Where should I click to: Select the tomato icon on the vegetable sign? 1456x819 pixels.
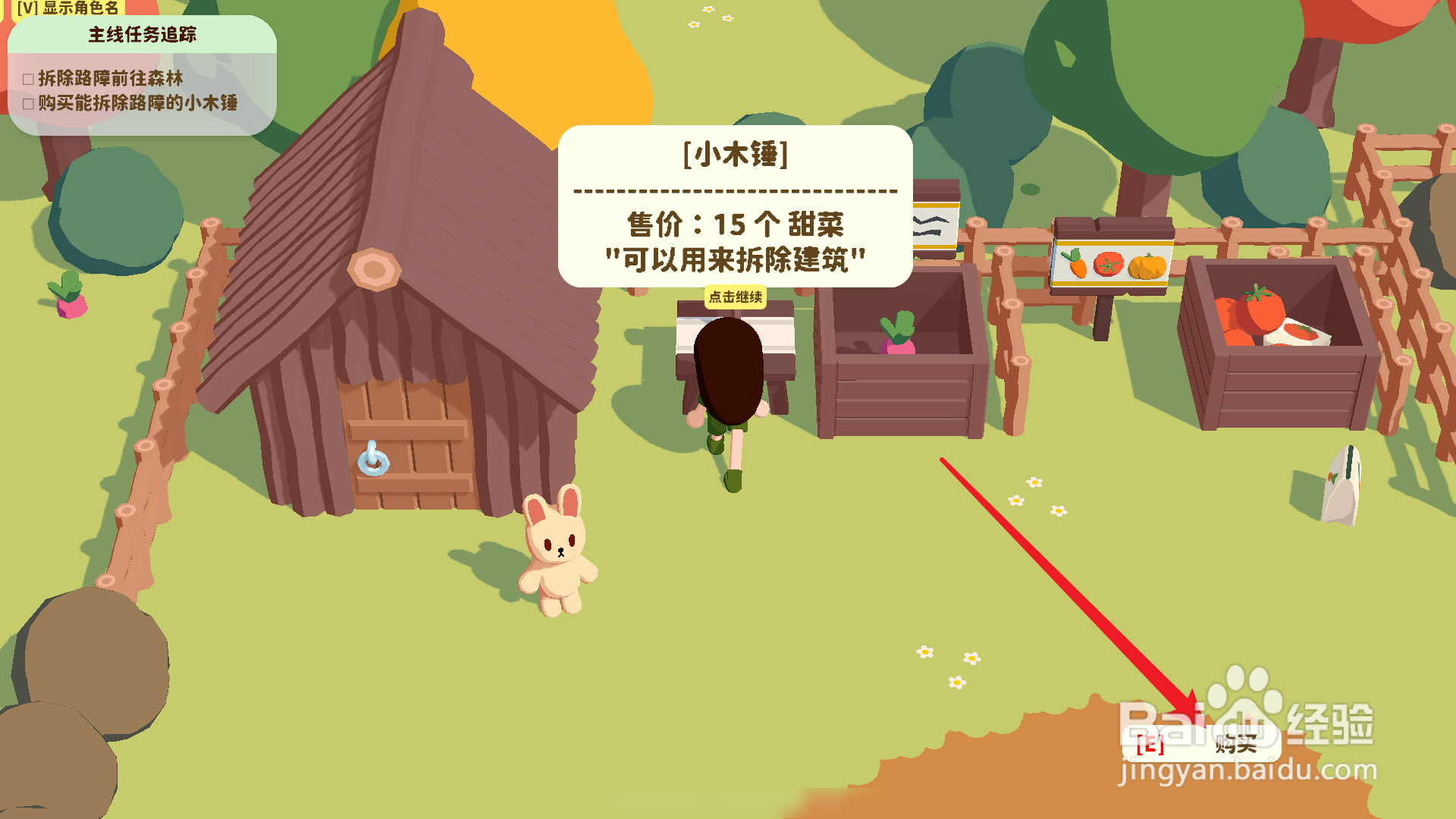[1109, 265]
